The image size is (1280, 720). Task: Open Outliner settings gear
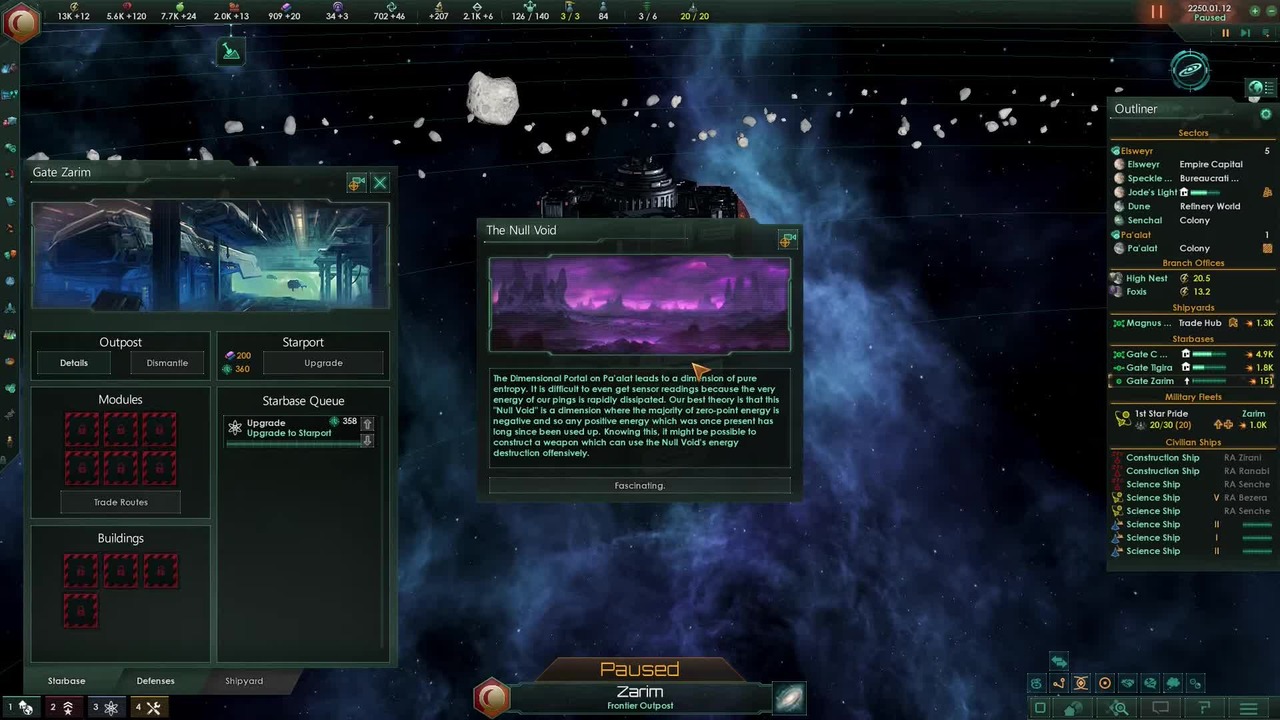click(x=1265, y=114)
